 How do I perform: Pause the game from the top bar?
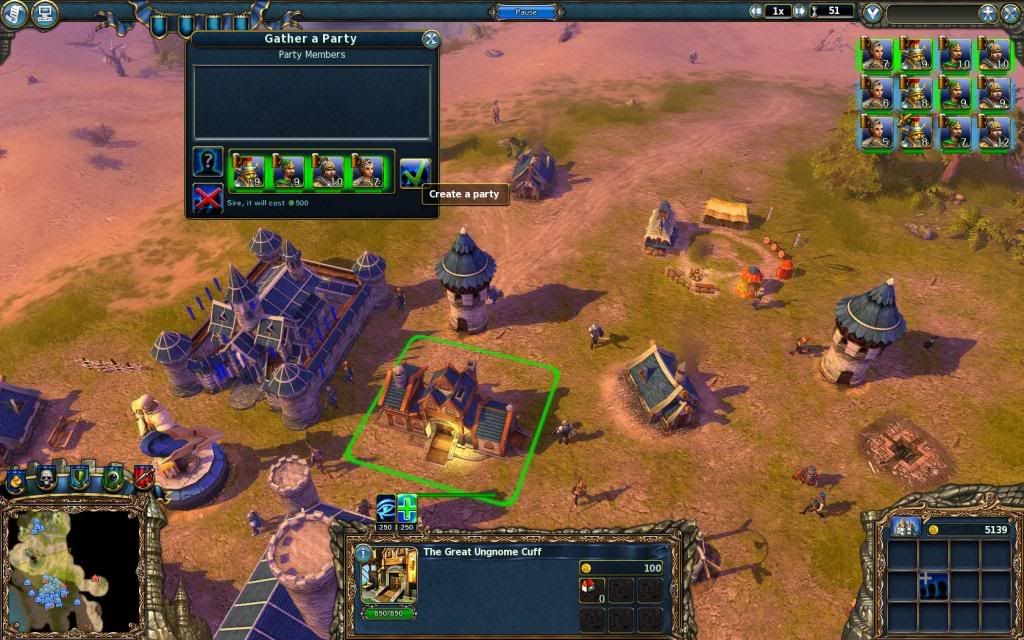[x=526, y=12]
